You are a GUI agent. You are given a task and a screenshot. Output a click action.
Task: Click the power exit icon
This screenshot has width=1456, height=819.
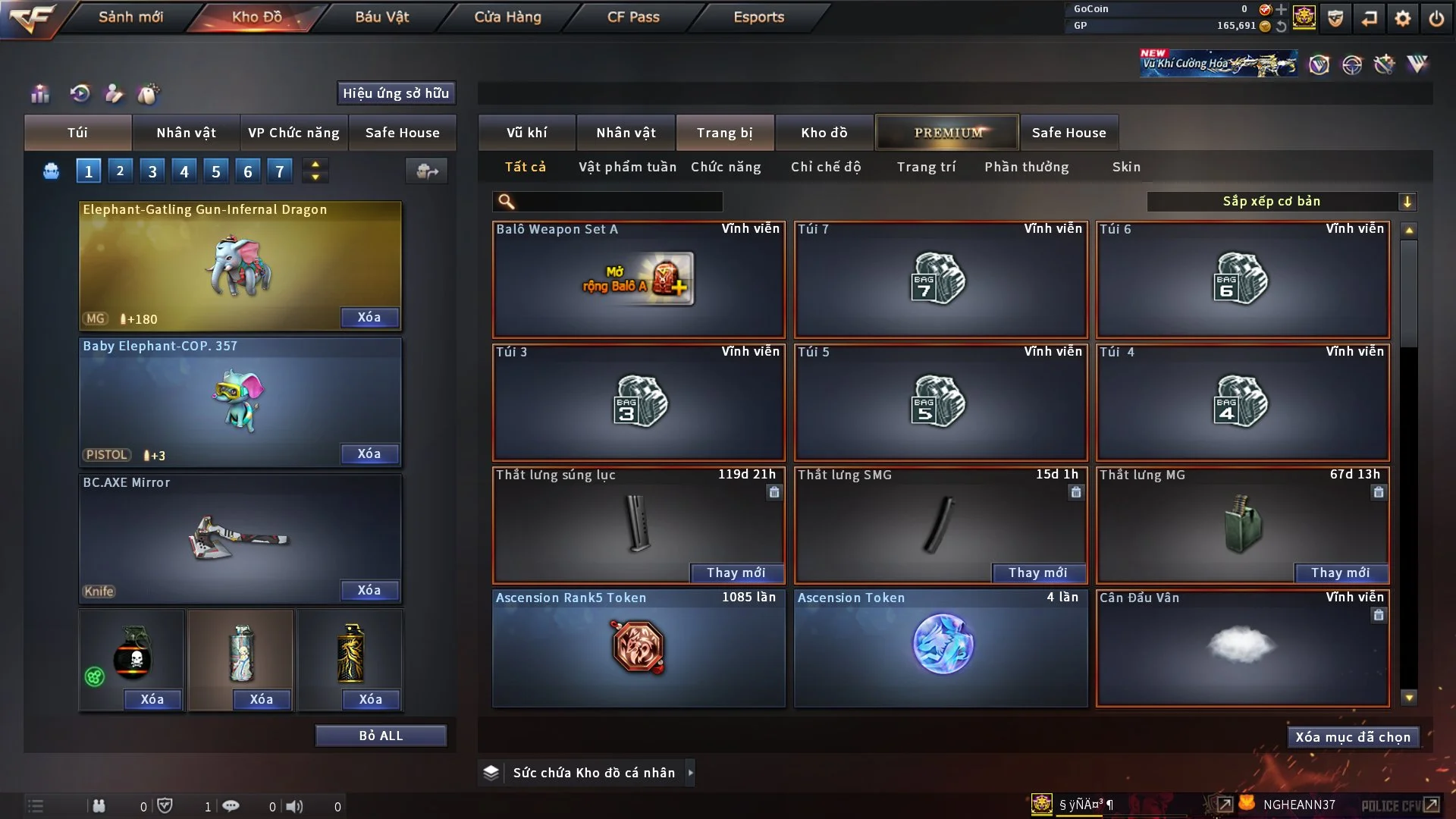(1436, 18)
